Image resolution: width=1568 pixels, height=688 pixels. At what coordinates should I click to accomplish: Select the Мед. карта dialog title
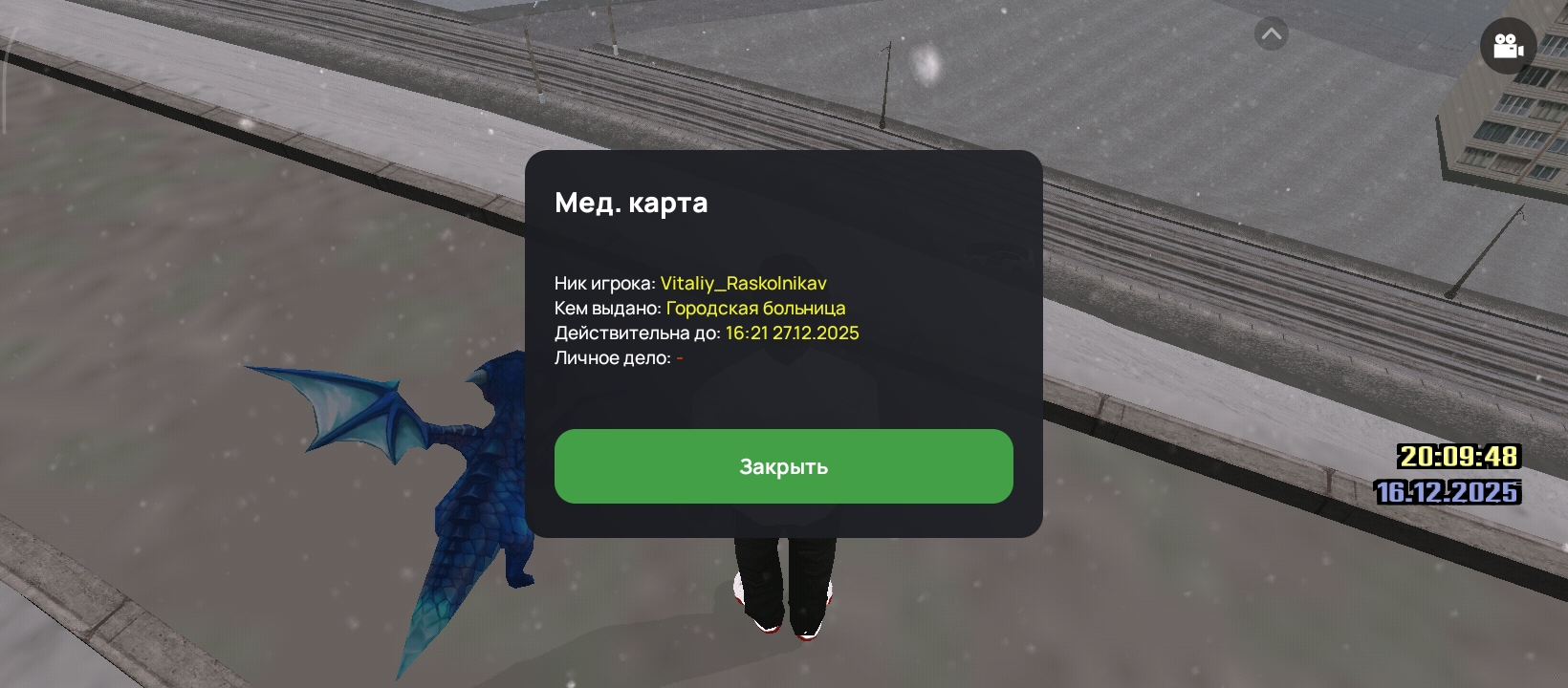632,202
